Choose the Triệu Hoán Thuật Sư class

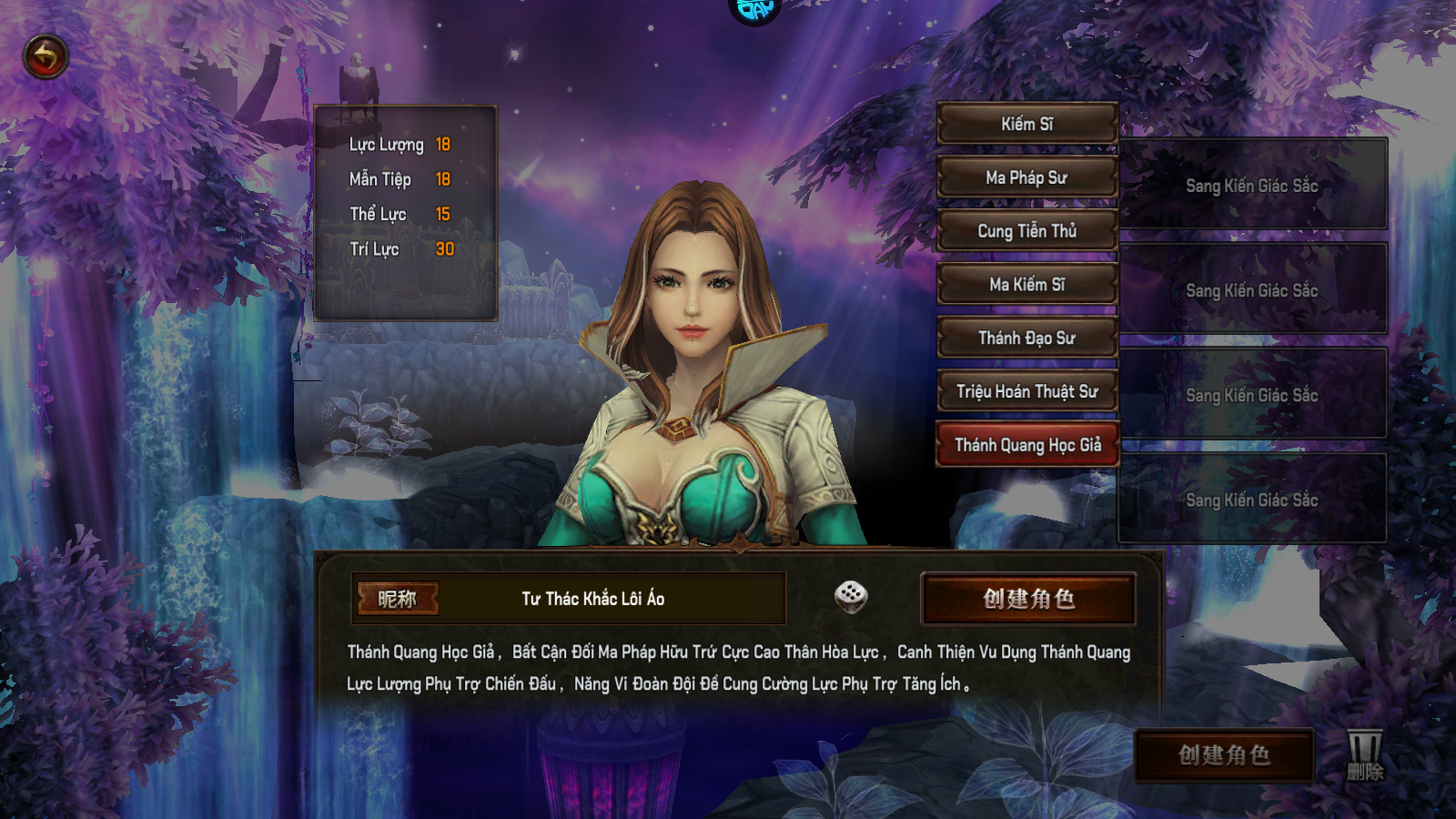1026,392
